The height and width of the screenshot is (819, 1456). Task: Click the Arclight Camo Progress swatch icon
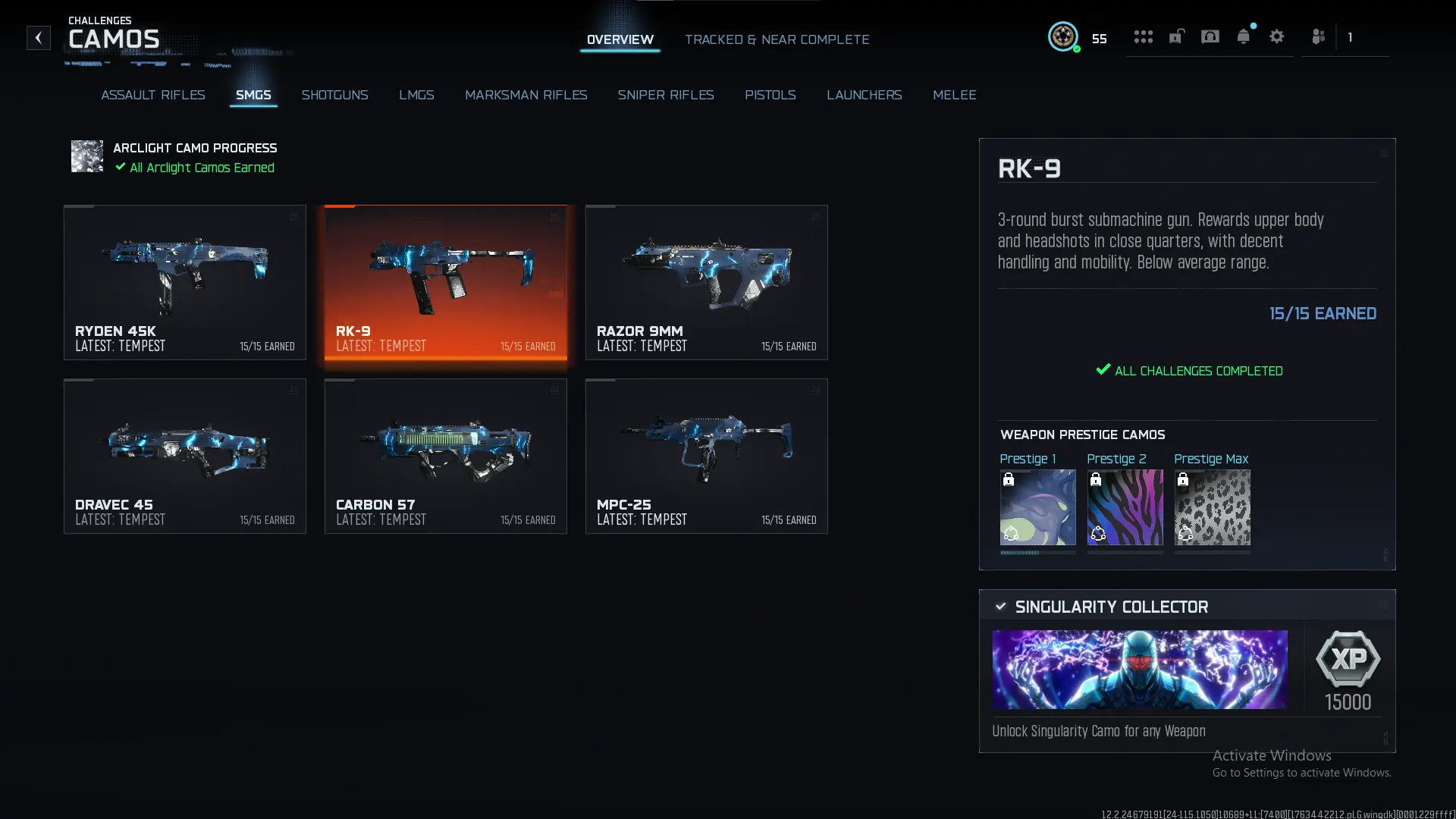tap(86, 156)
